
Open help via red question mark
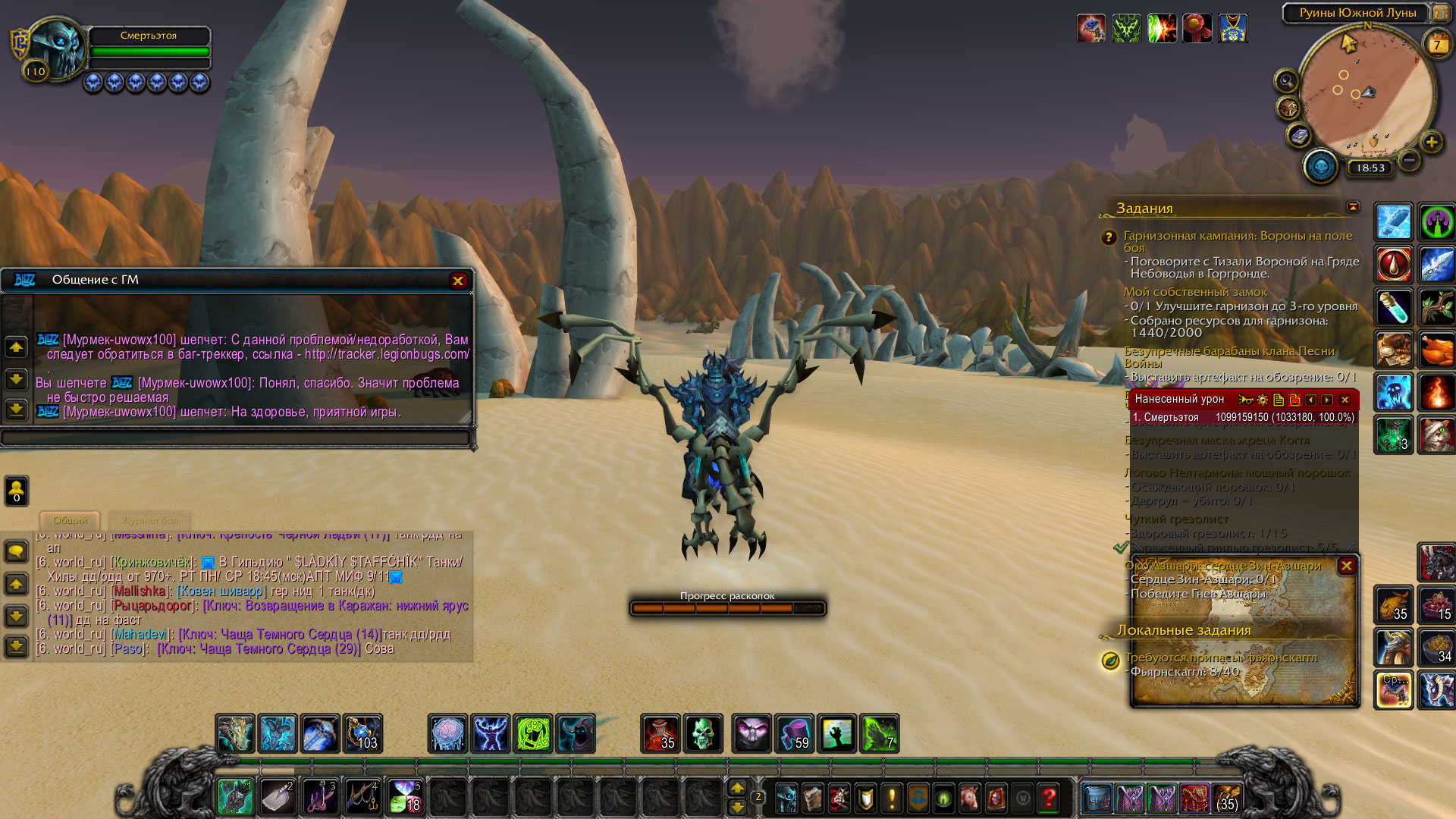click(x=1049, y=798)
